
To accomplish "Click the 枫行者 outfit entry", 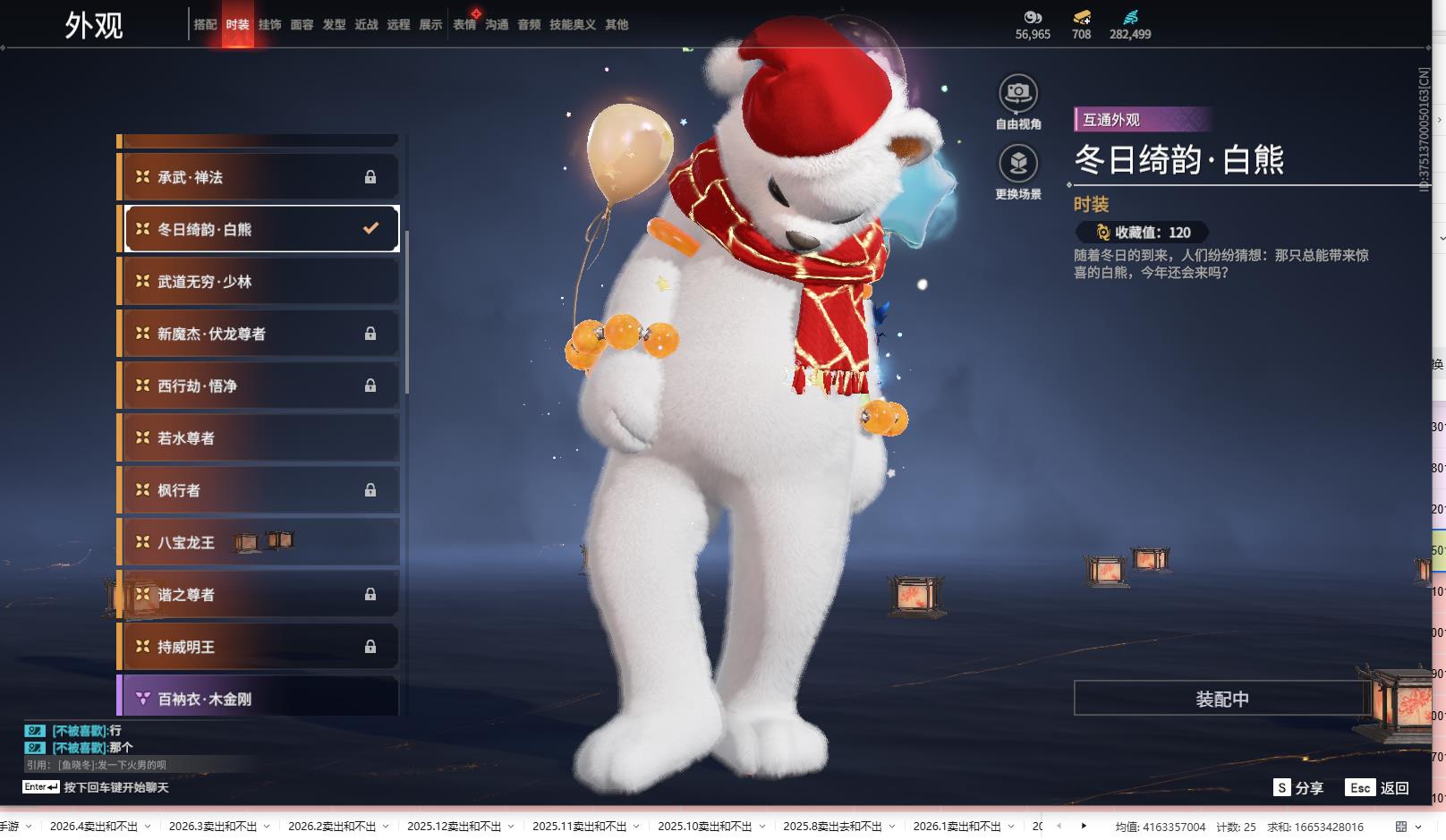I will tap(259, 490).
